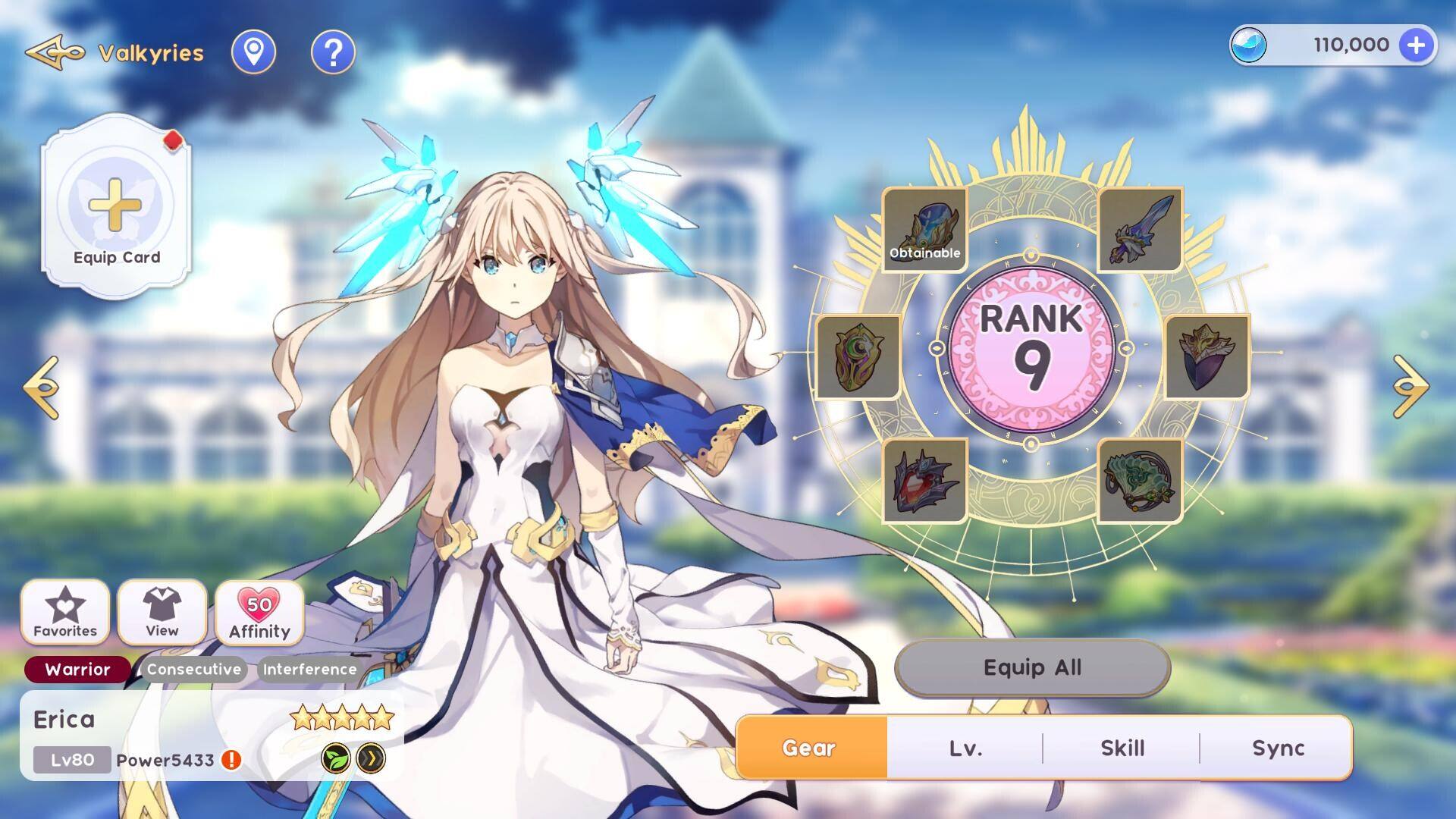
Task: Pick the red dark accessory gear slot
Action: click(924, 481)
